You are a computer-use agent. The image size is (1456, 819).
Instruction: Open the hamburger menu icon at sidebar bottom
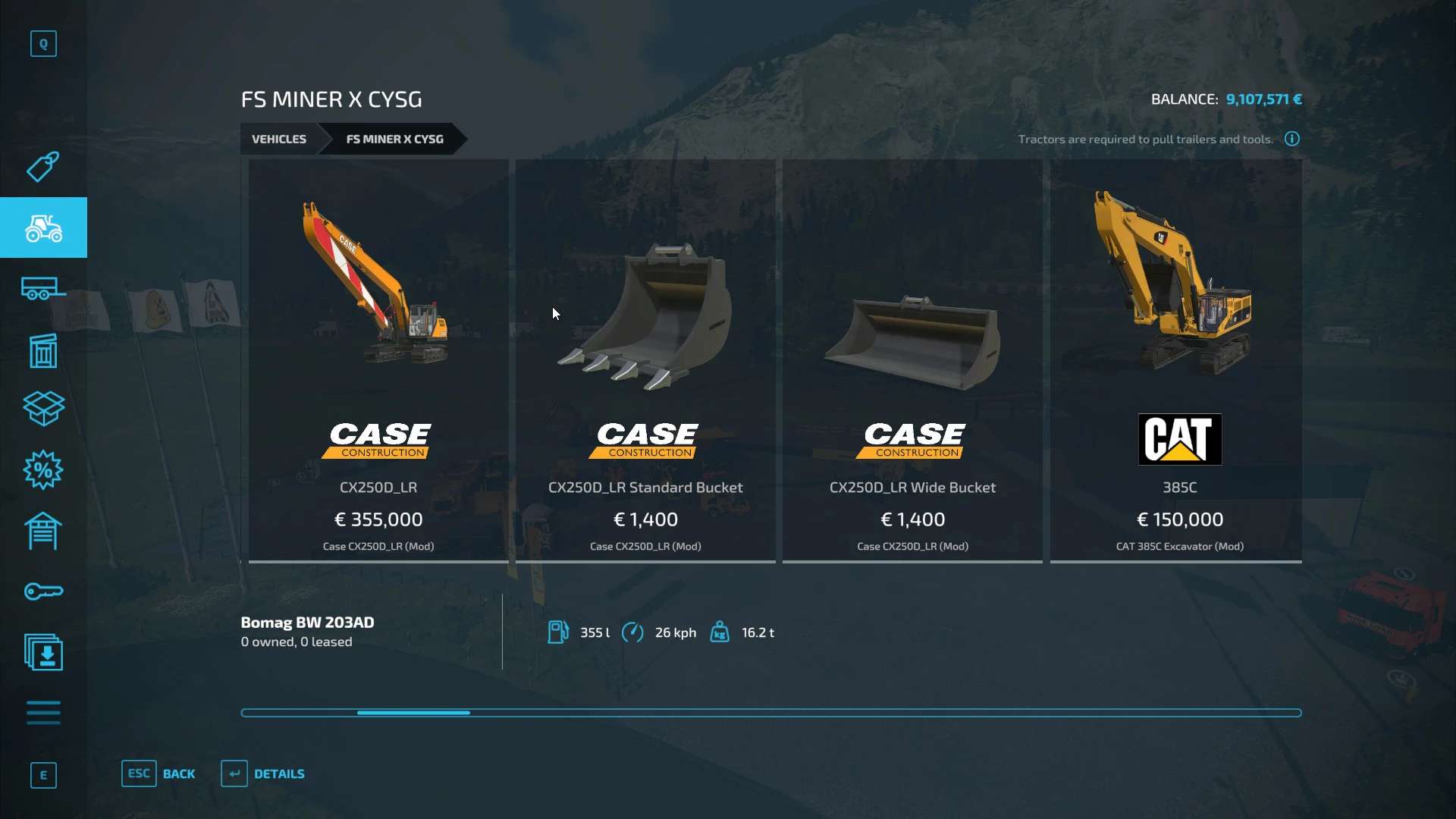pyautogui.click(x=43, y=713)
